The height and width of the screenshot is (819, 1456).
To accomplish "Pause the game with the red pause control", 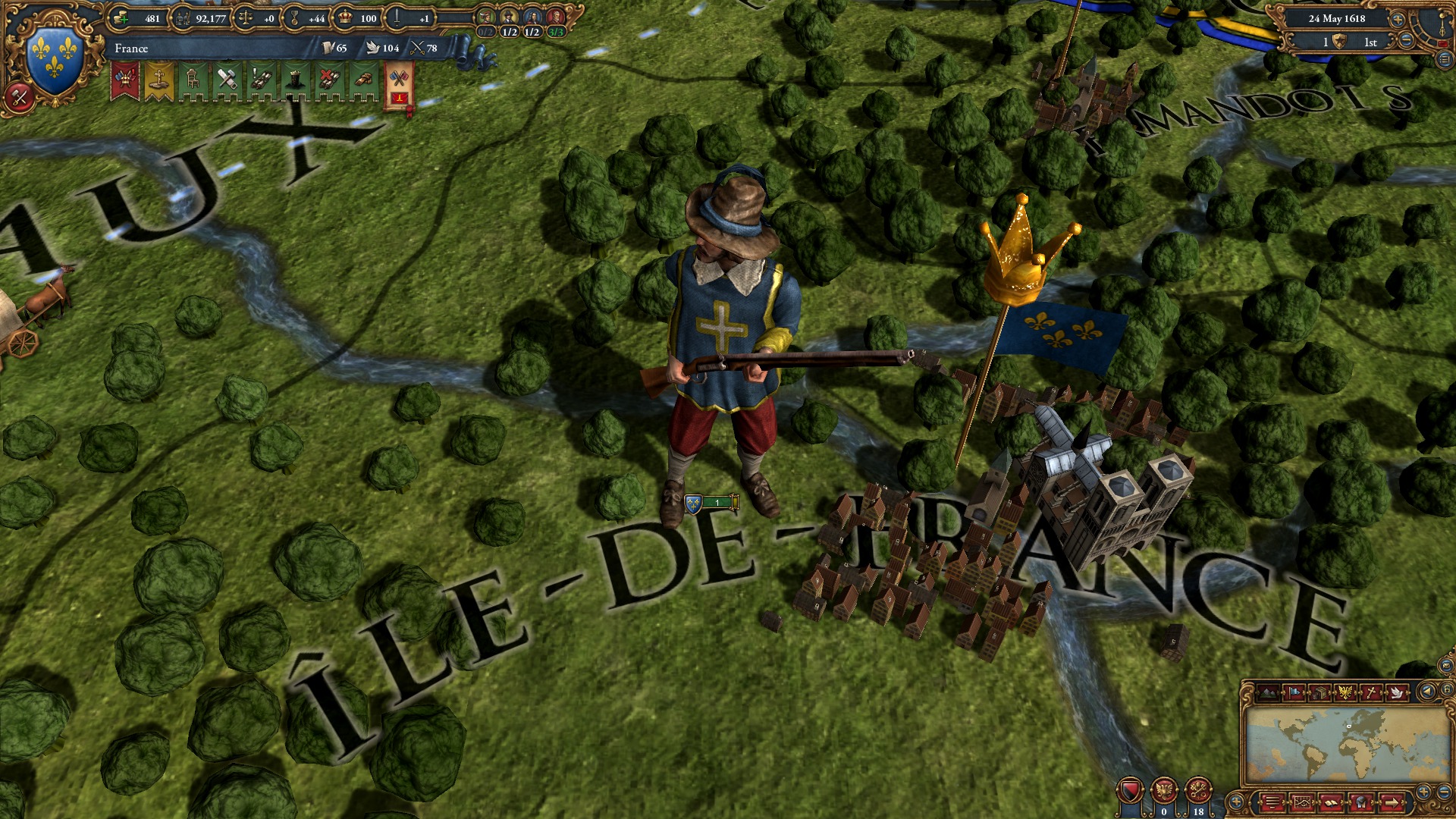I will pyautogui.click(x=1445, y=43).
